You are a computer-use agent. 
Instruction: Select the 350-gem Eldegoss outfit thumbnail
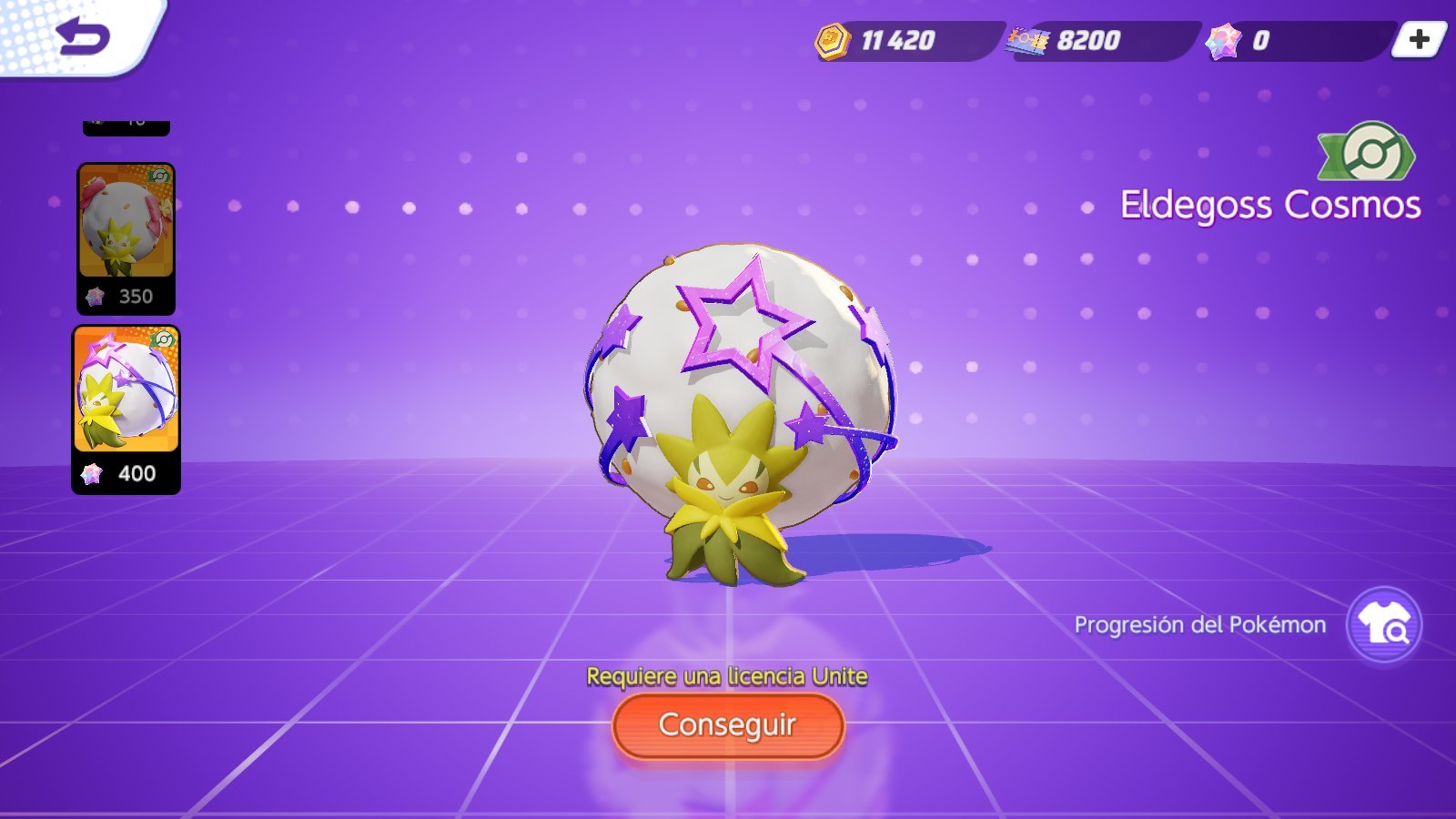(x=126, y=238)
